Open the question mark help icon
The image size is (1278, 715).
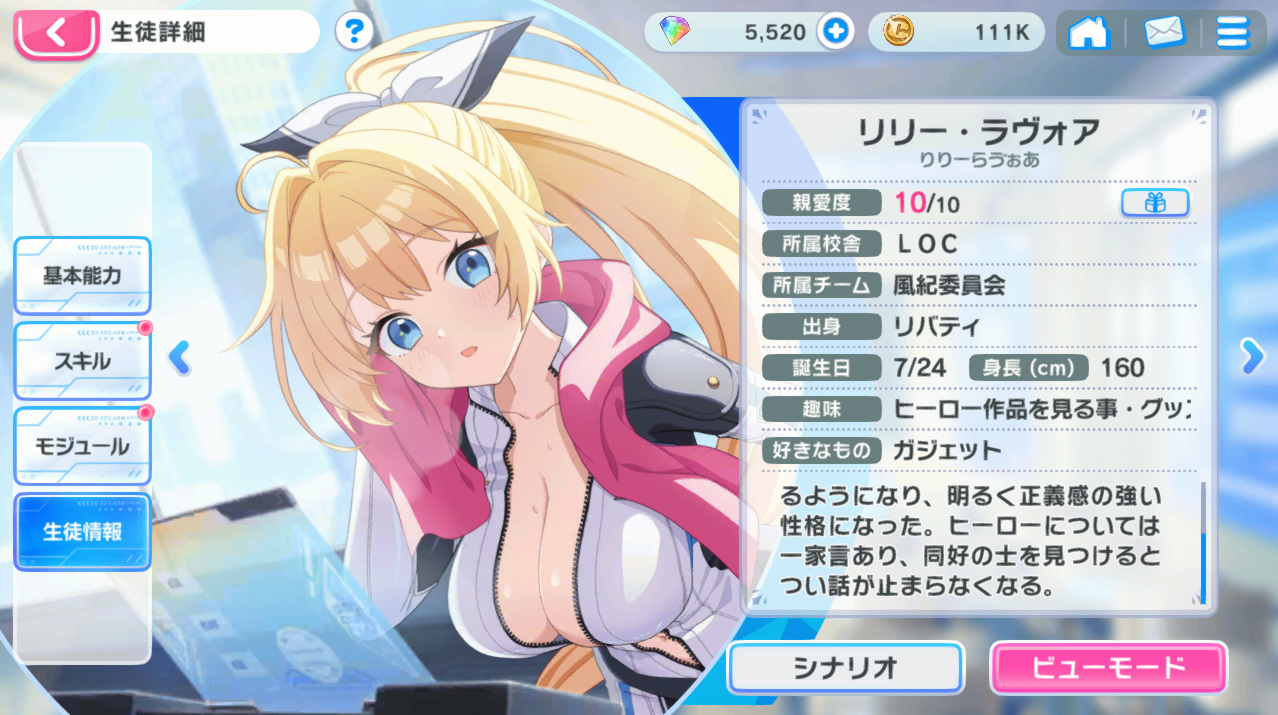353,32
